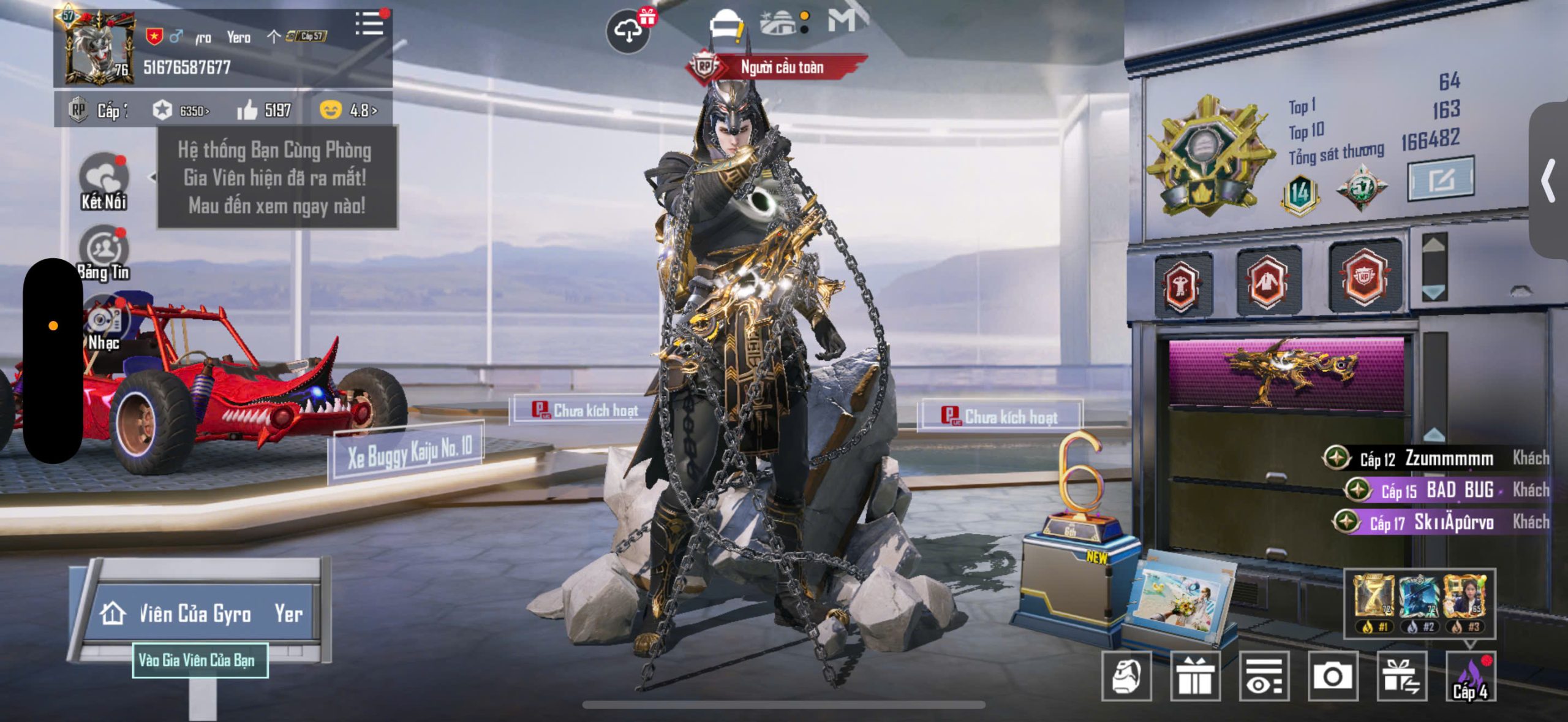This screenshot has height=722, width=1568.
Task: Click the cloud download gift icon
Action: pos(628,31)
